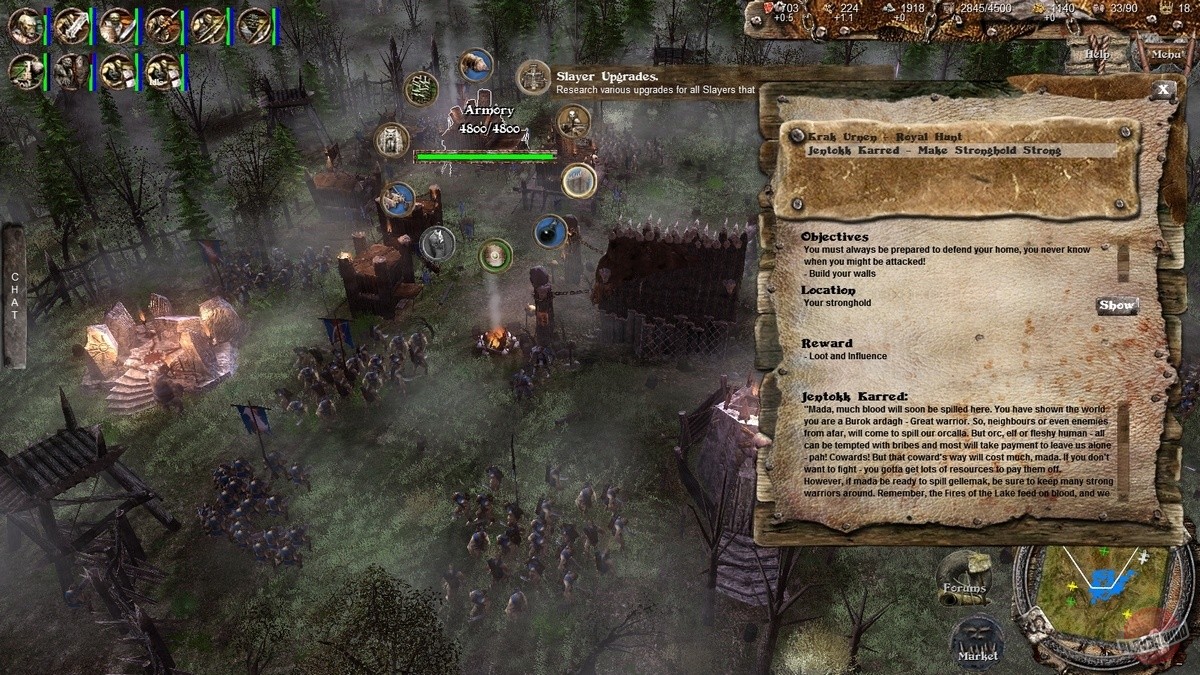Screen dimensions: 1200x675
Task: Close the quest log parchment window
Action: pos(1162,89)
